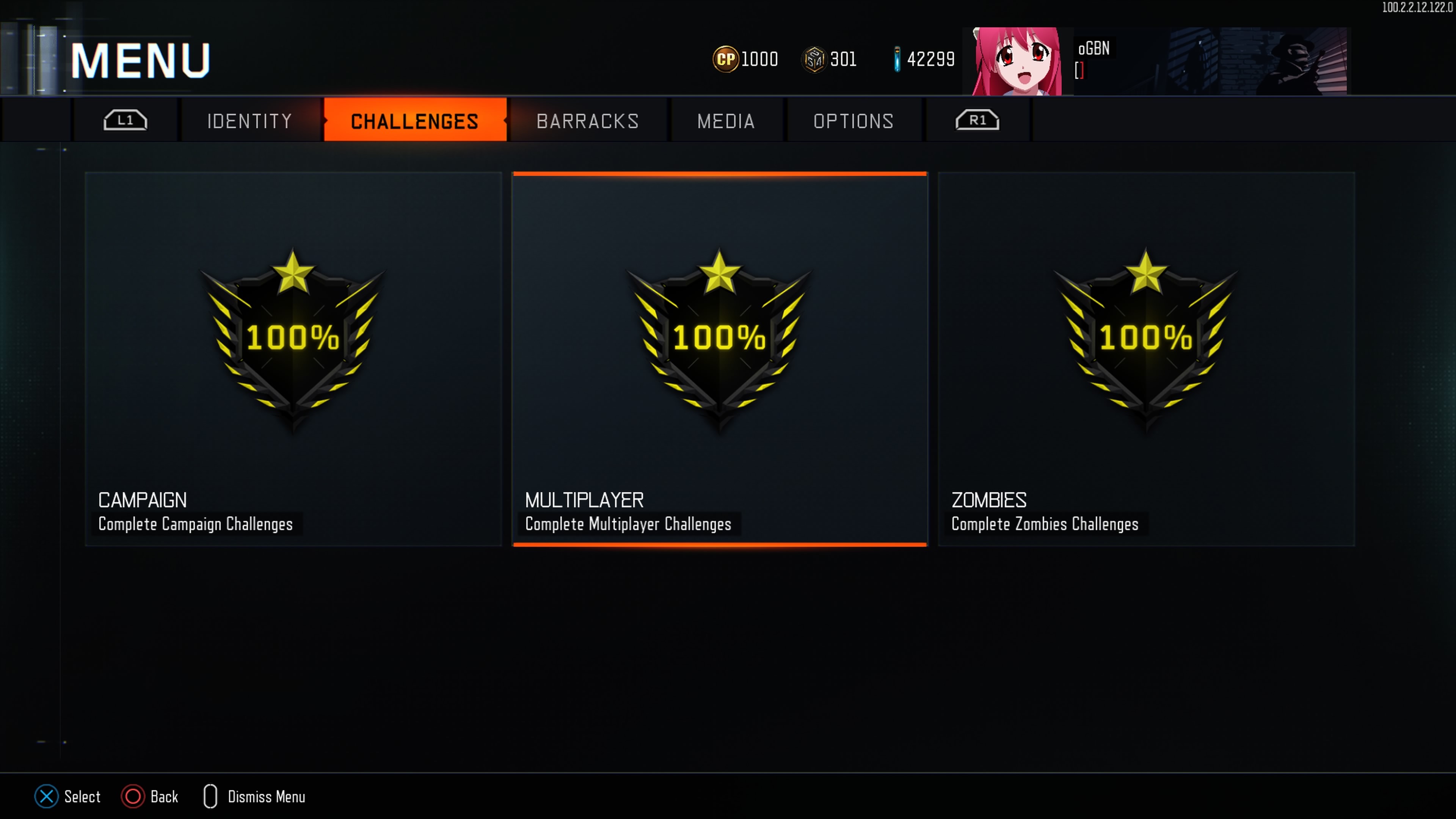Open the Barracks tab
This screenshot has height=819, width=1456.
click(x=587, y=121)
